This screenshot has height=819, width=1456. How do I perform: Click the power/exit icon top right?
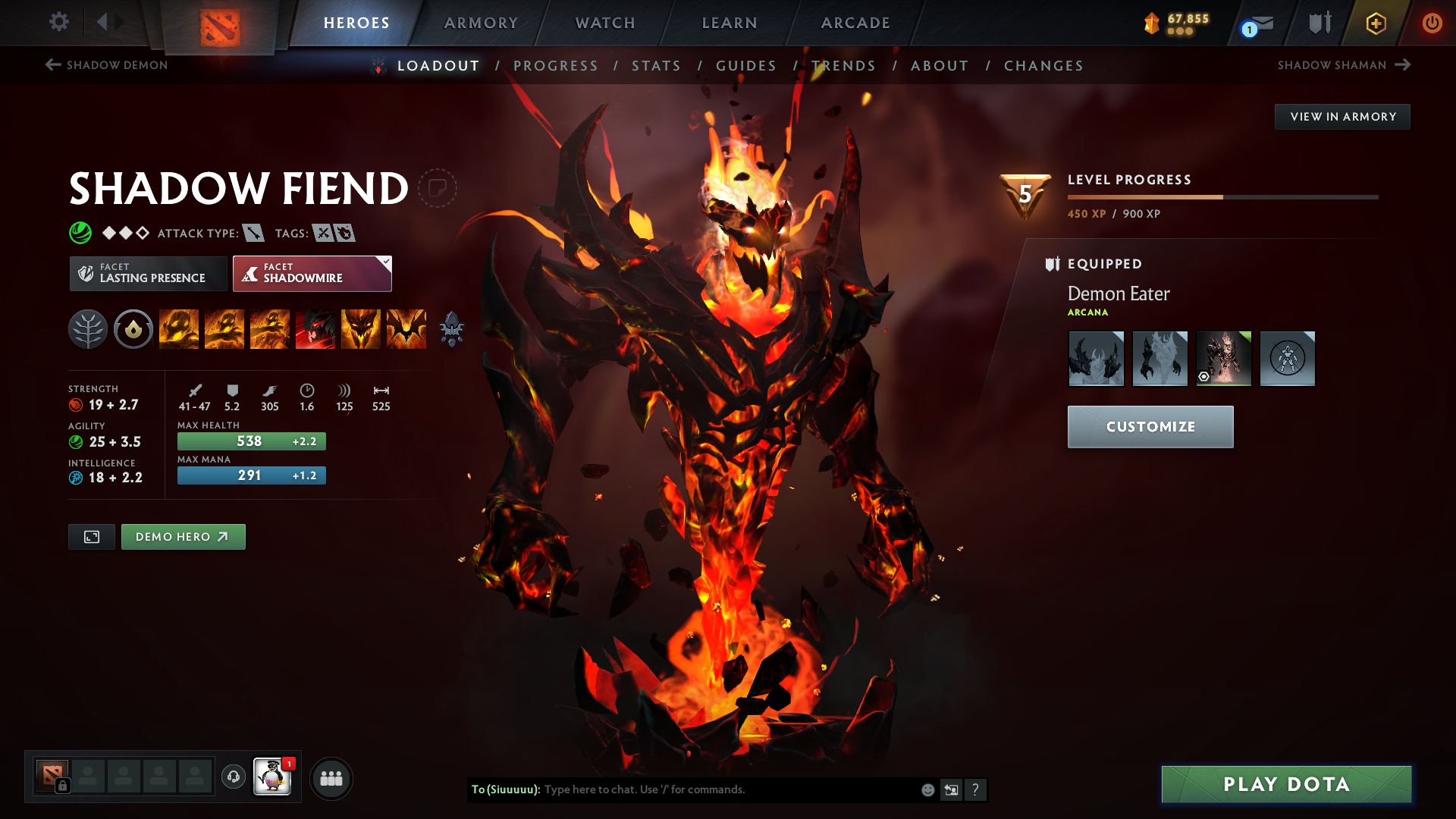tap(1432, 23)
